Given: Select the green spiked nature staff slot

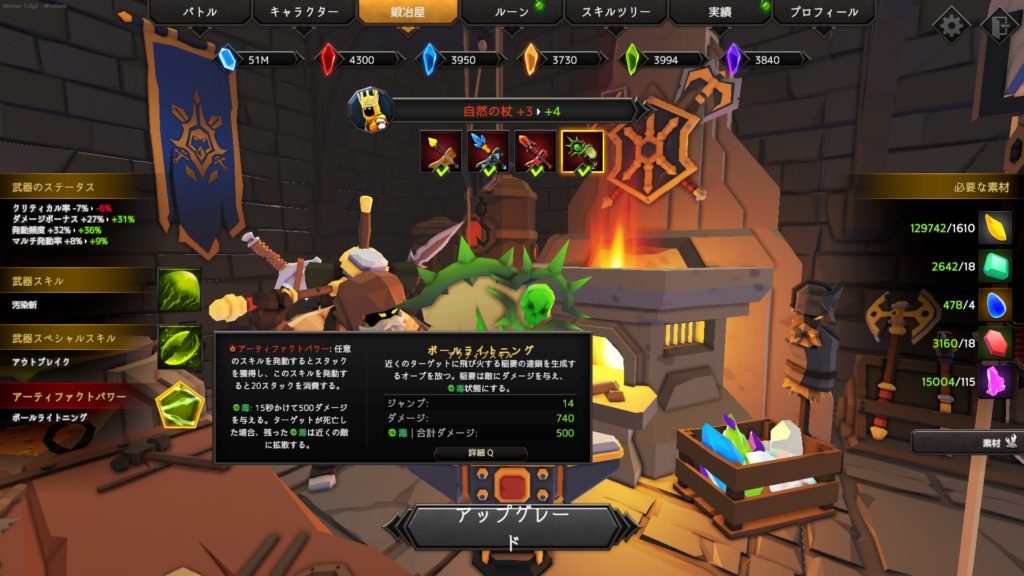Looking at the screenshot, I should click(582, 152).
